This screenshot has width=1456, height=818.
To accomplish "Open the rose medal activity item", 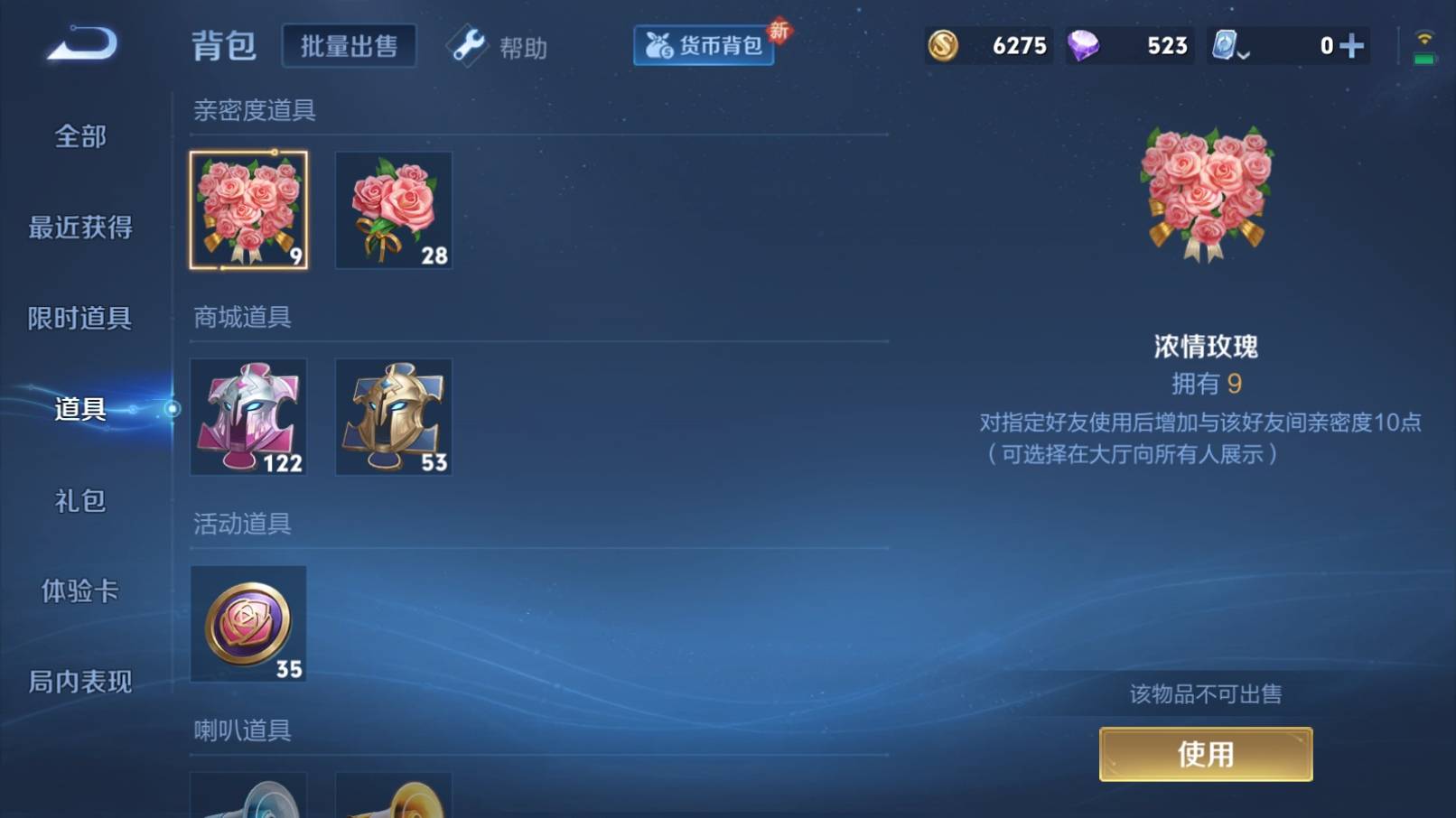I will [247, 624].
